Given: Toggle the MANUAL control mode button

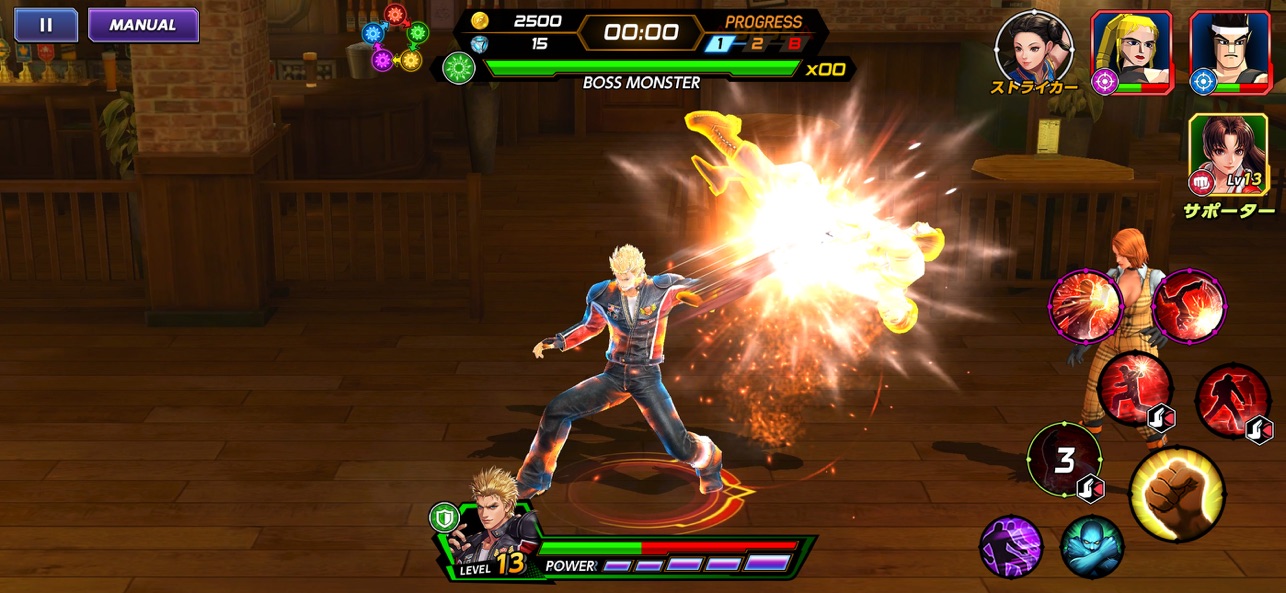Looking at the screenshot, I should click(143, 25).
